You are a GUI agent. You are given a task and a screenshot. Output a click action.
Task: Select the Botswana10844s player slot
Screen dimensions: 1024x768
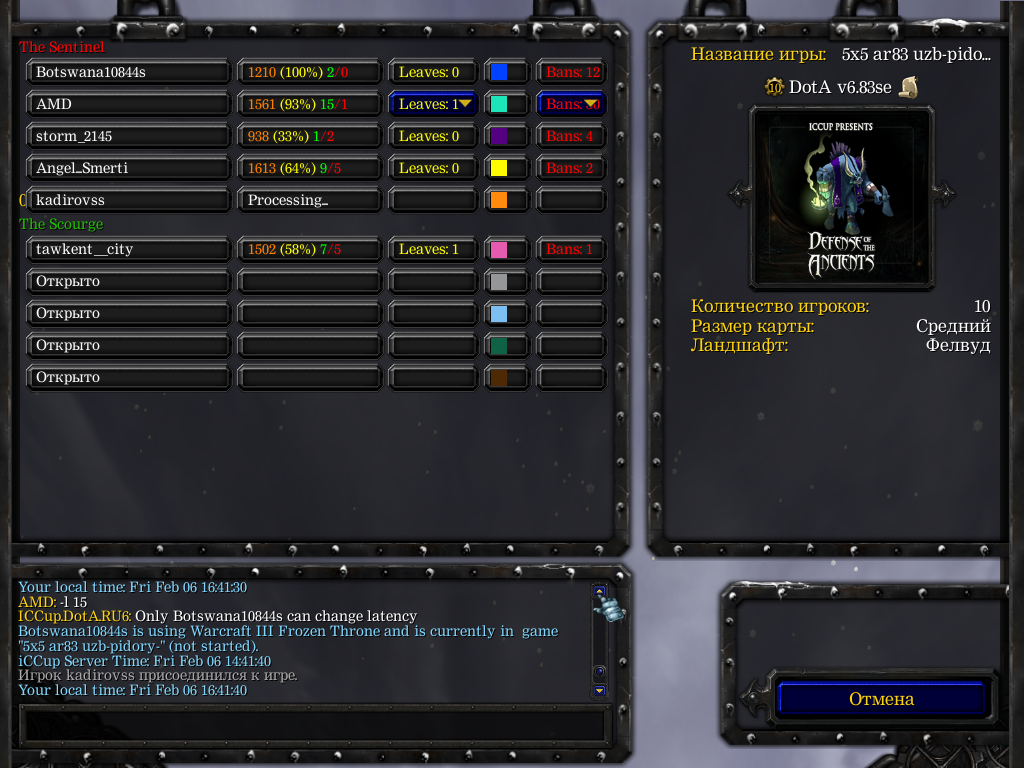coord(128,72)
